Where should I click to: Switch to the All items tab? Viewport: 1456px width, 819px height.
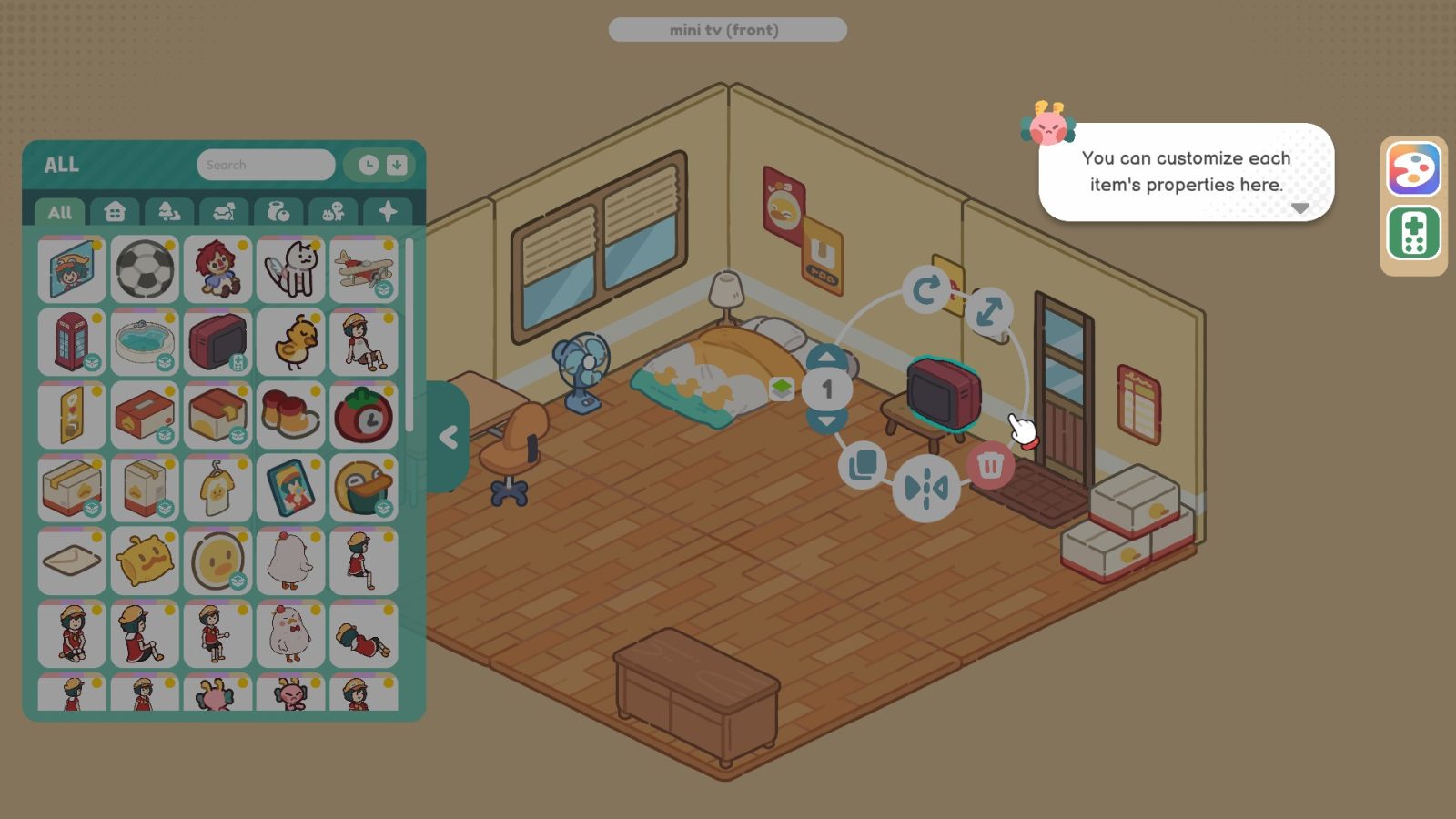click(x=60, y=212)
